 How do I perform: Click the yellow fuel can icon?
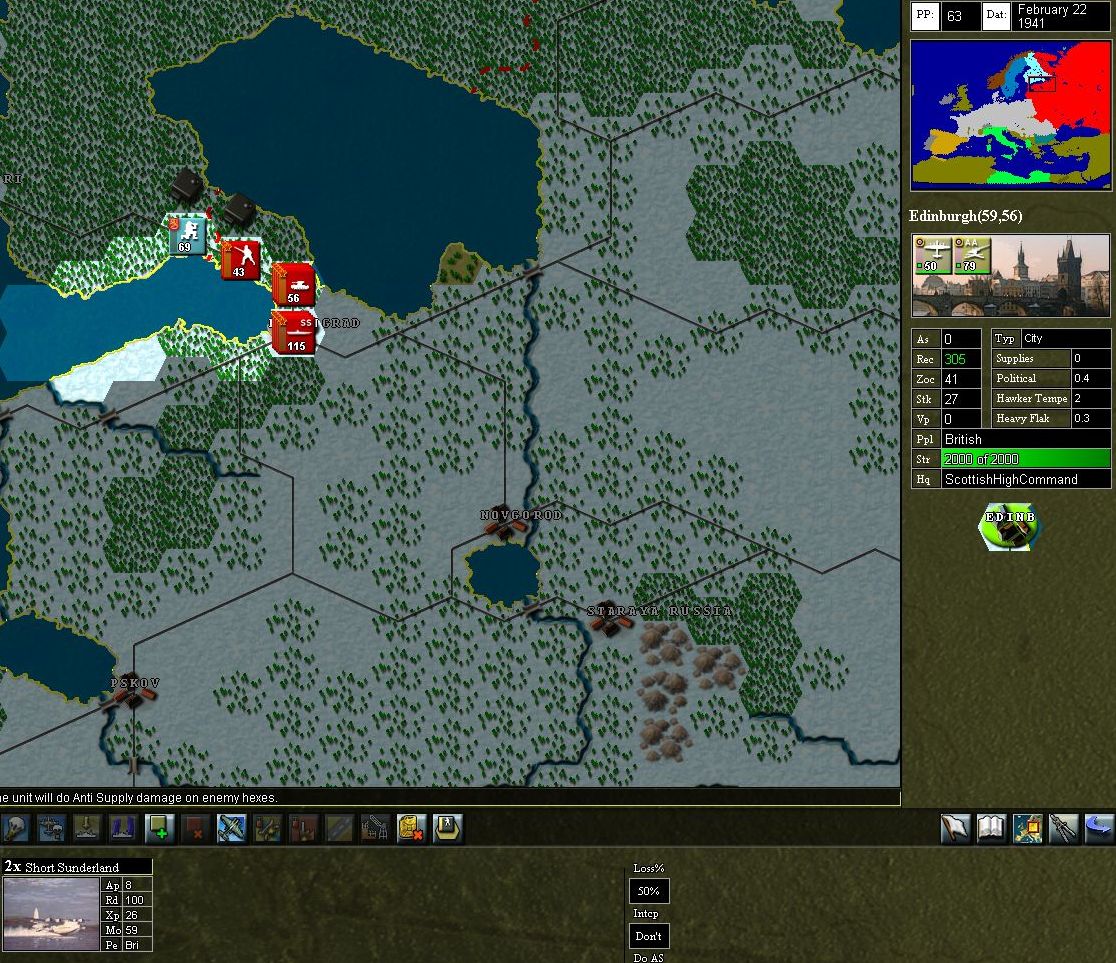[x=411, y=828]
